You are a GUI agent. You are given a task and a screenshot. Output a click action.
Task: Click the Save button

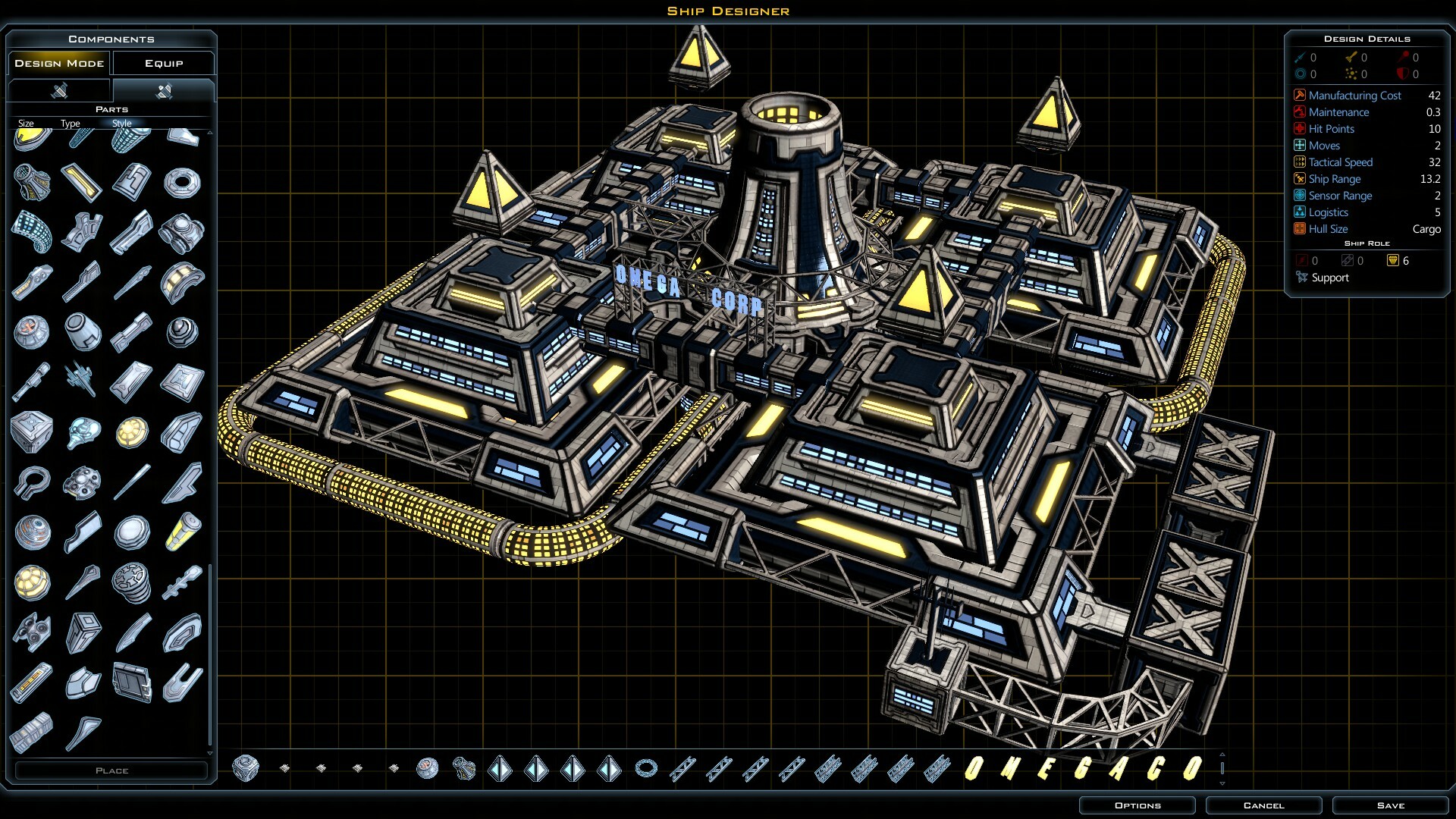[1389, 805]
